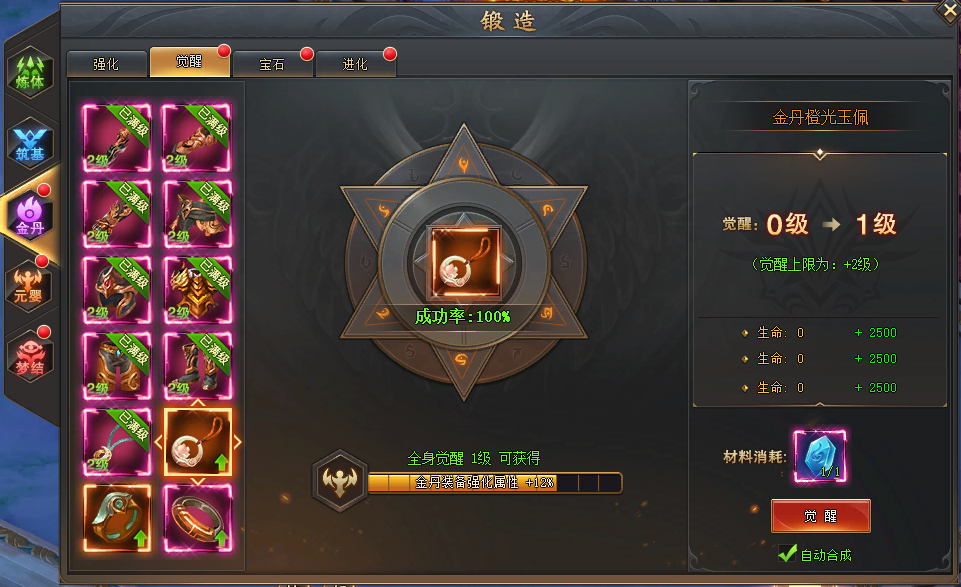Click the red 觉醒 awaken button
Viewport: 961px width, 587px height.
[x=820, y=516]
